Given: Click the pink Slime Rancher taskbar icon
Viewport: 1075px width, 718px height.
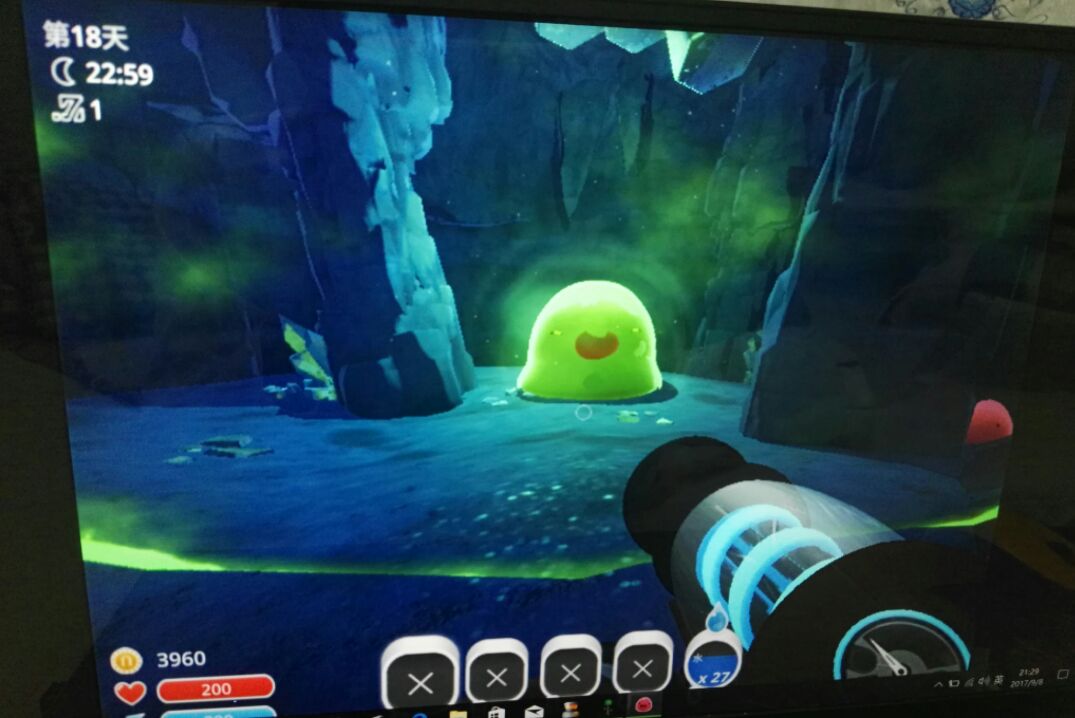Looking at the screenshot, I should [641, 705].
